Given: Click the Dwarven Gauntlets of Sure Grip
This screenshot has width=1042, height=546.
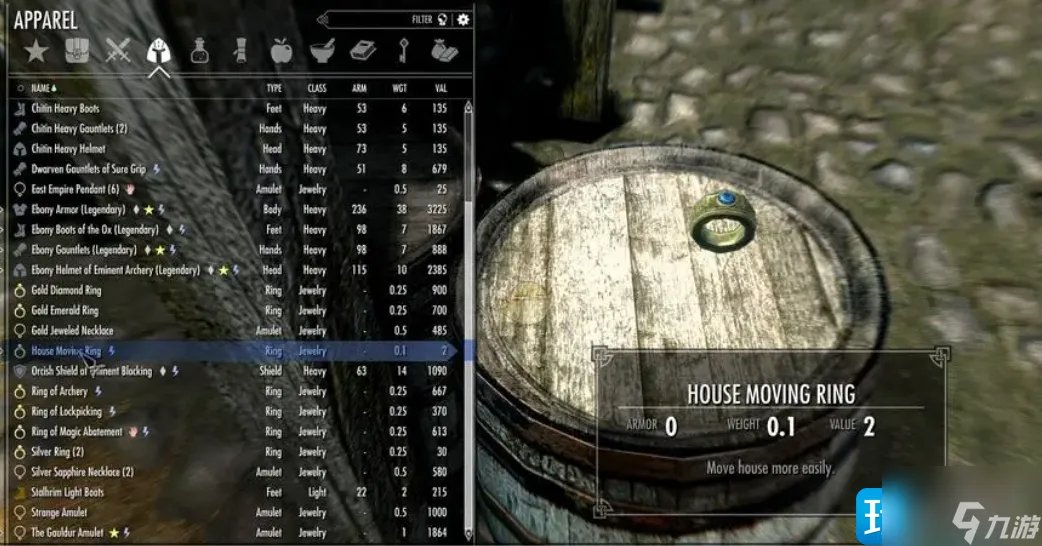Looking at the screenshot, I should (x=88, y=169).
